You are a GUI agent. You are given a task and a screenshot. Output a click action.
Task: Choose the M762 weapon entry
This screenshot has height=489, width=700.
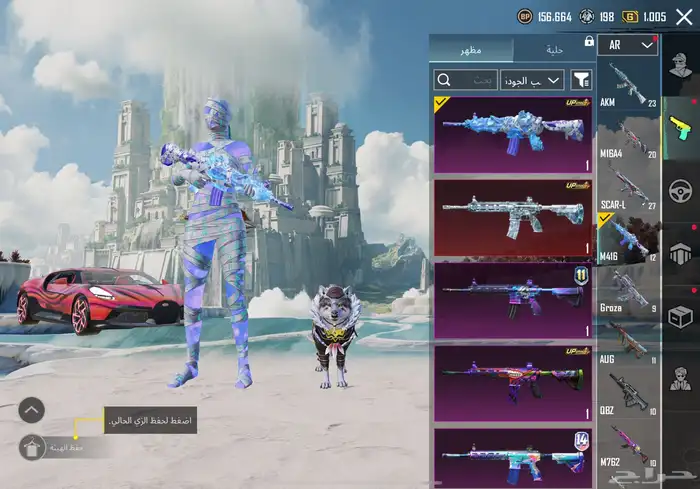coord(628,445)
